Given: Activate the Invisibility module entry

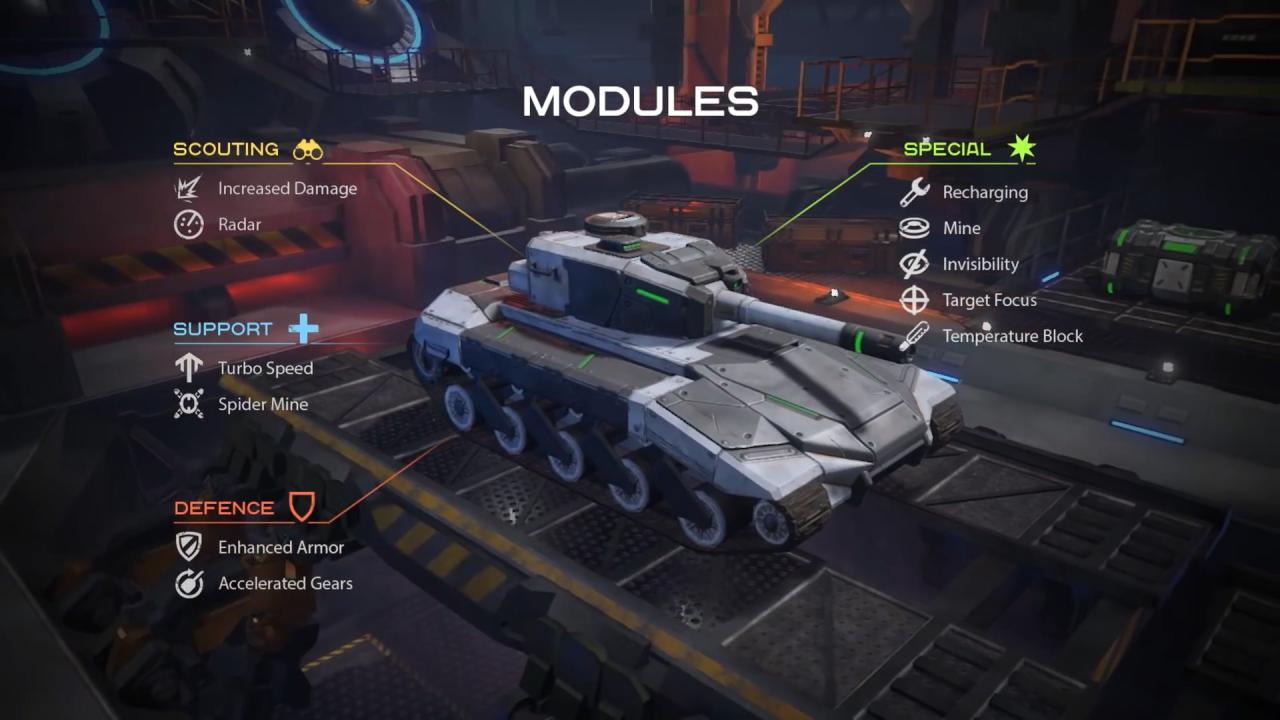Looking at the screenshot, I should point(980,264).
